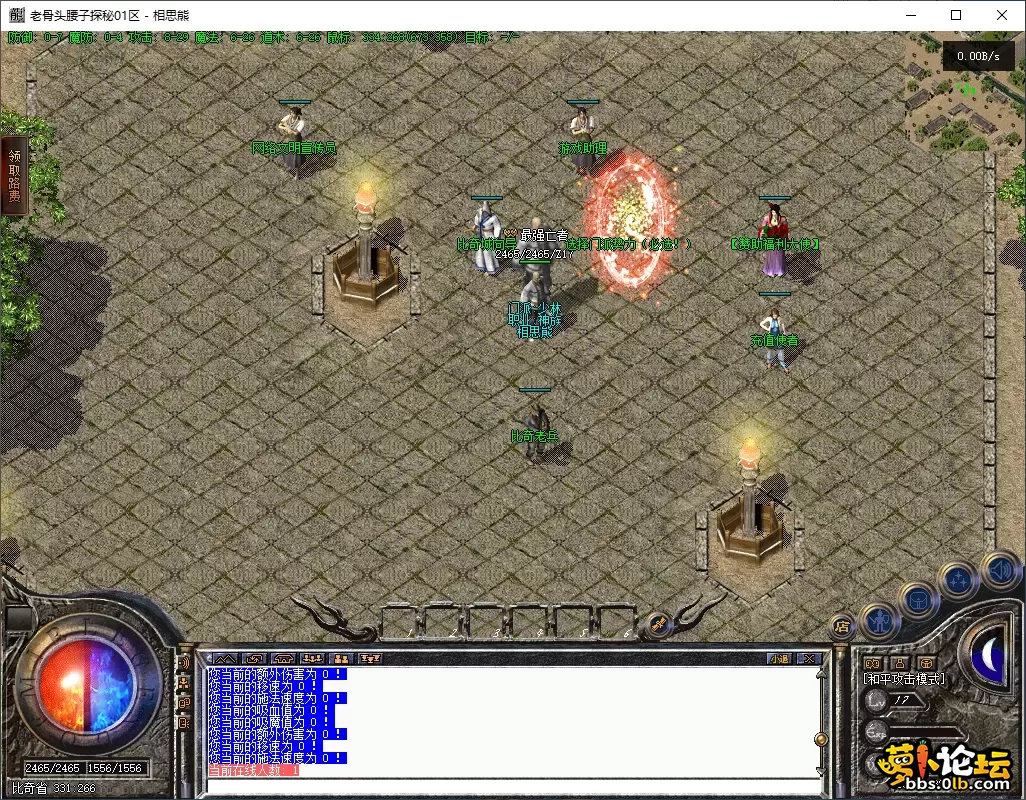Click the 领取路费 side button
Viewport: 1026px width, 800px height.
click(14, 177)
